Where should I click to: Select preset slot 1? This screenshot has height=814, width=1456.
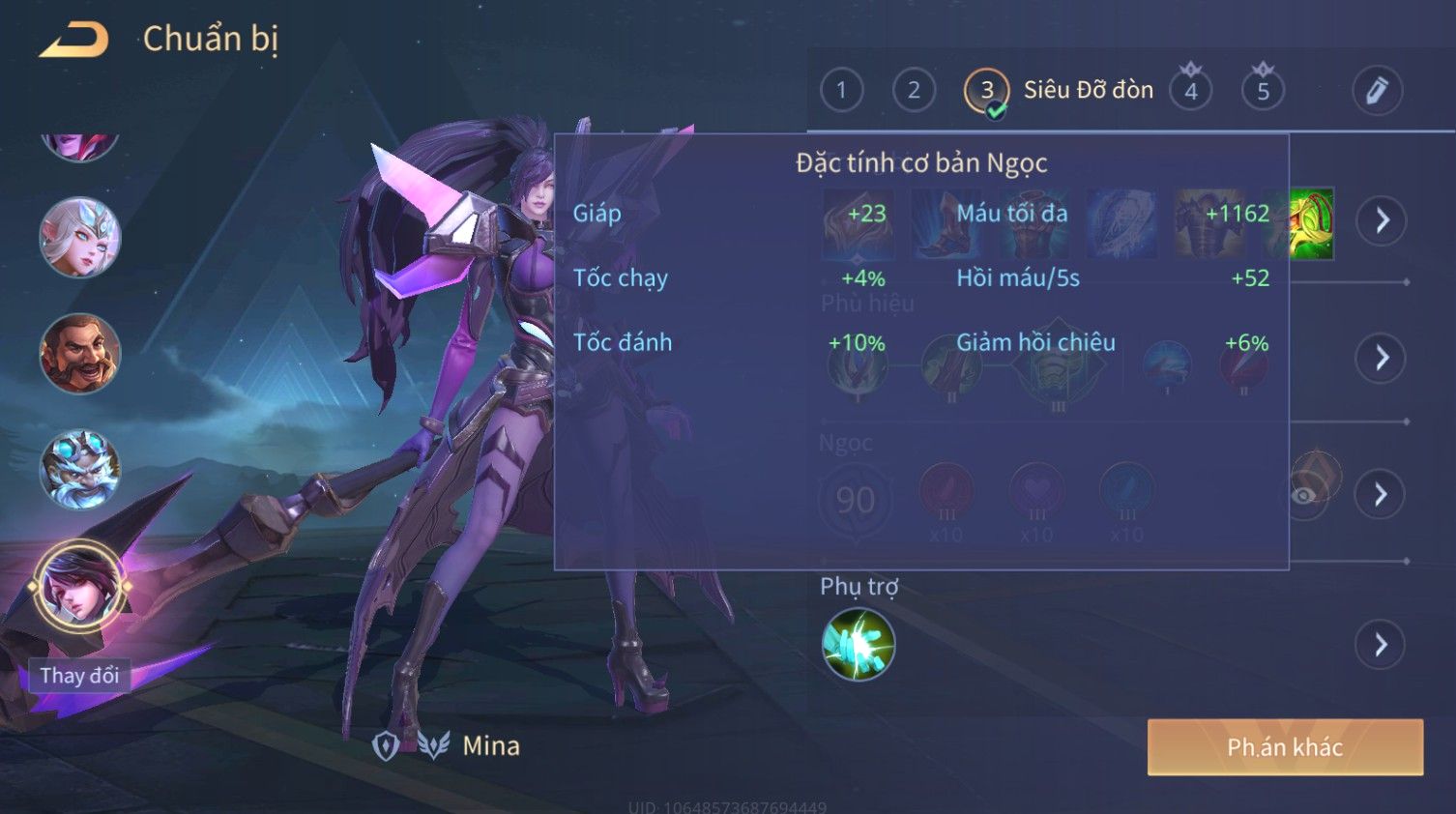coord(841,91)
